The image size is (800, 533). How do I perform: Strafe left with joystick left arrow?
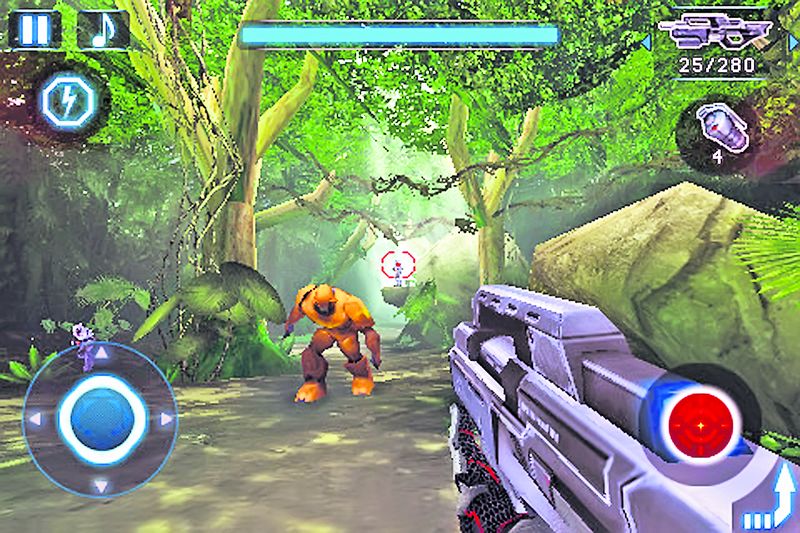(x=33, y=419)
